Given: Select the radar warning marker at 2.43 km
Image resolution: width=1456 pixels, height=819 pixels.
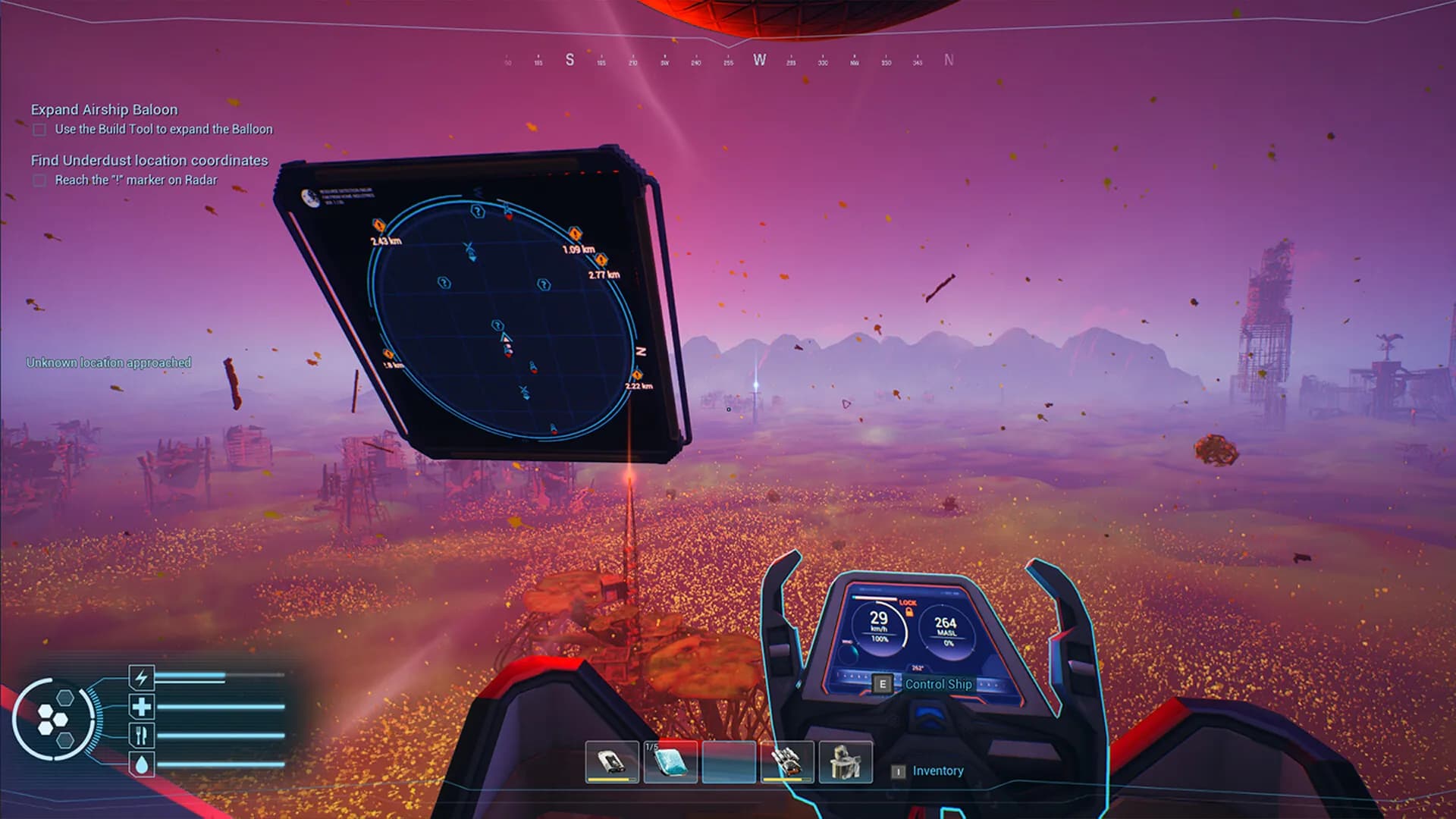Looking at the screenshot, I should point(379,225).
